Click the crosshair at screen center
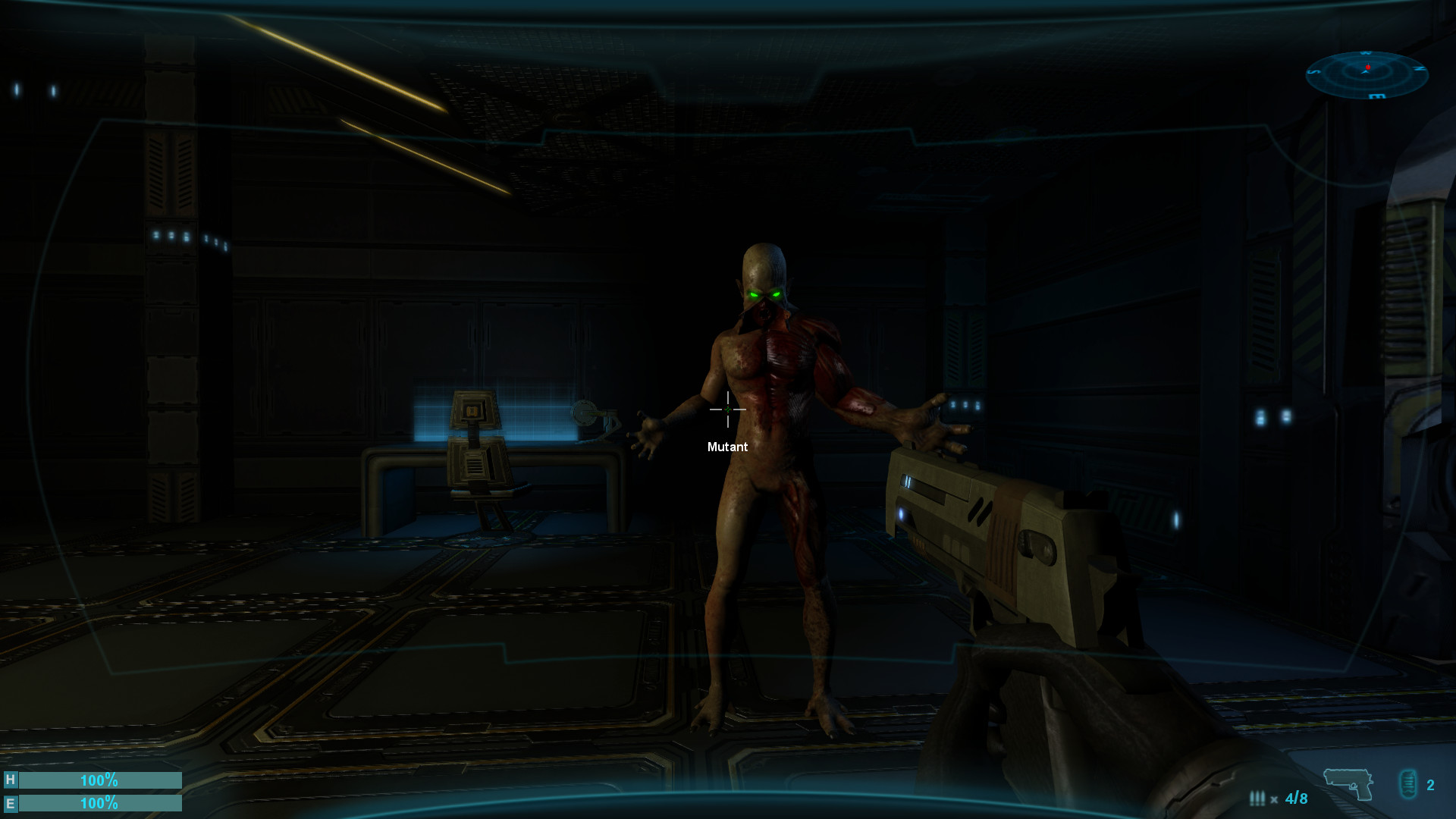1456x819 pixels. point(728,409)
